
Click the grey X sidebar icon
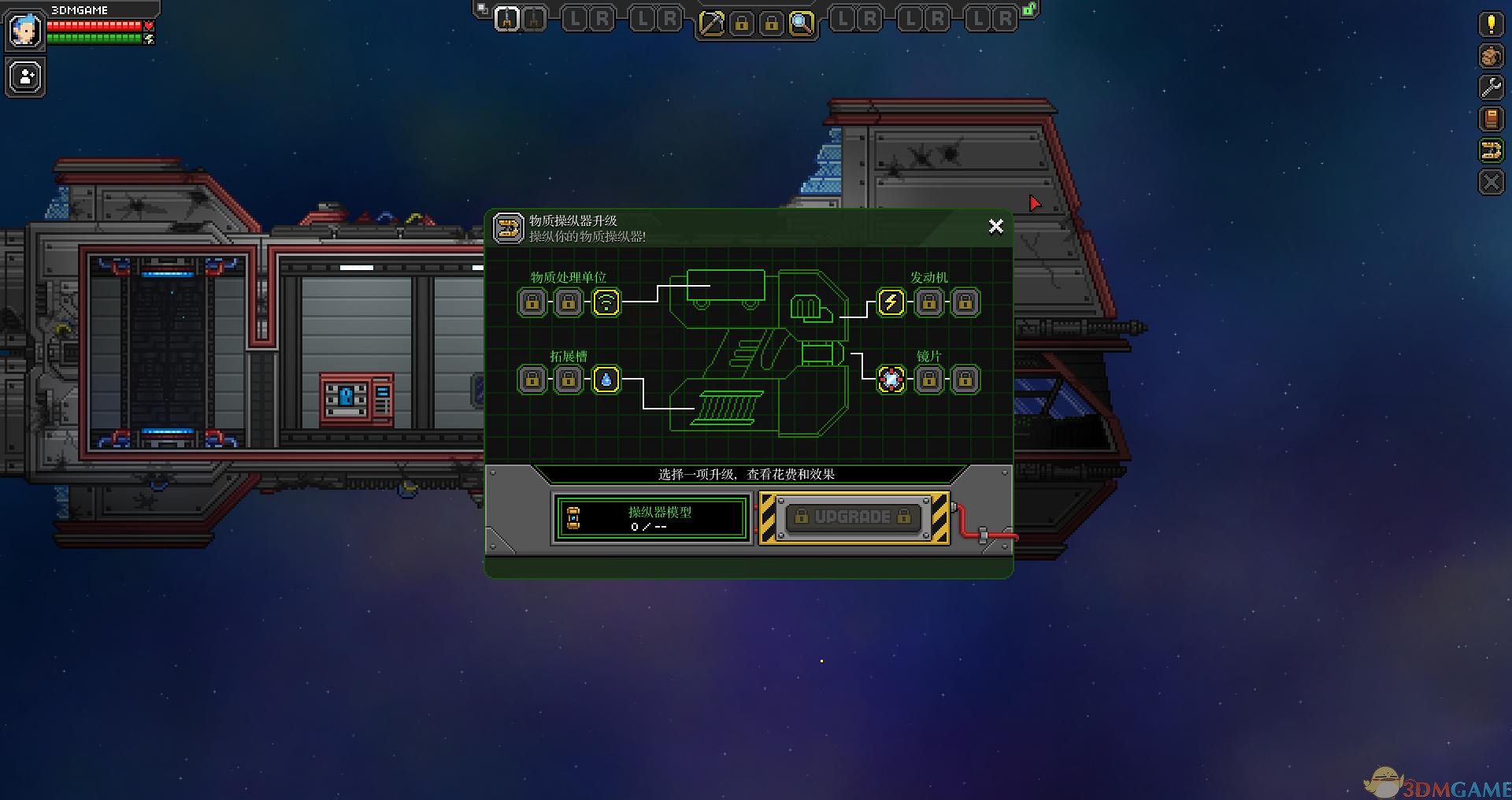[x=1491, y=183]
